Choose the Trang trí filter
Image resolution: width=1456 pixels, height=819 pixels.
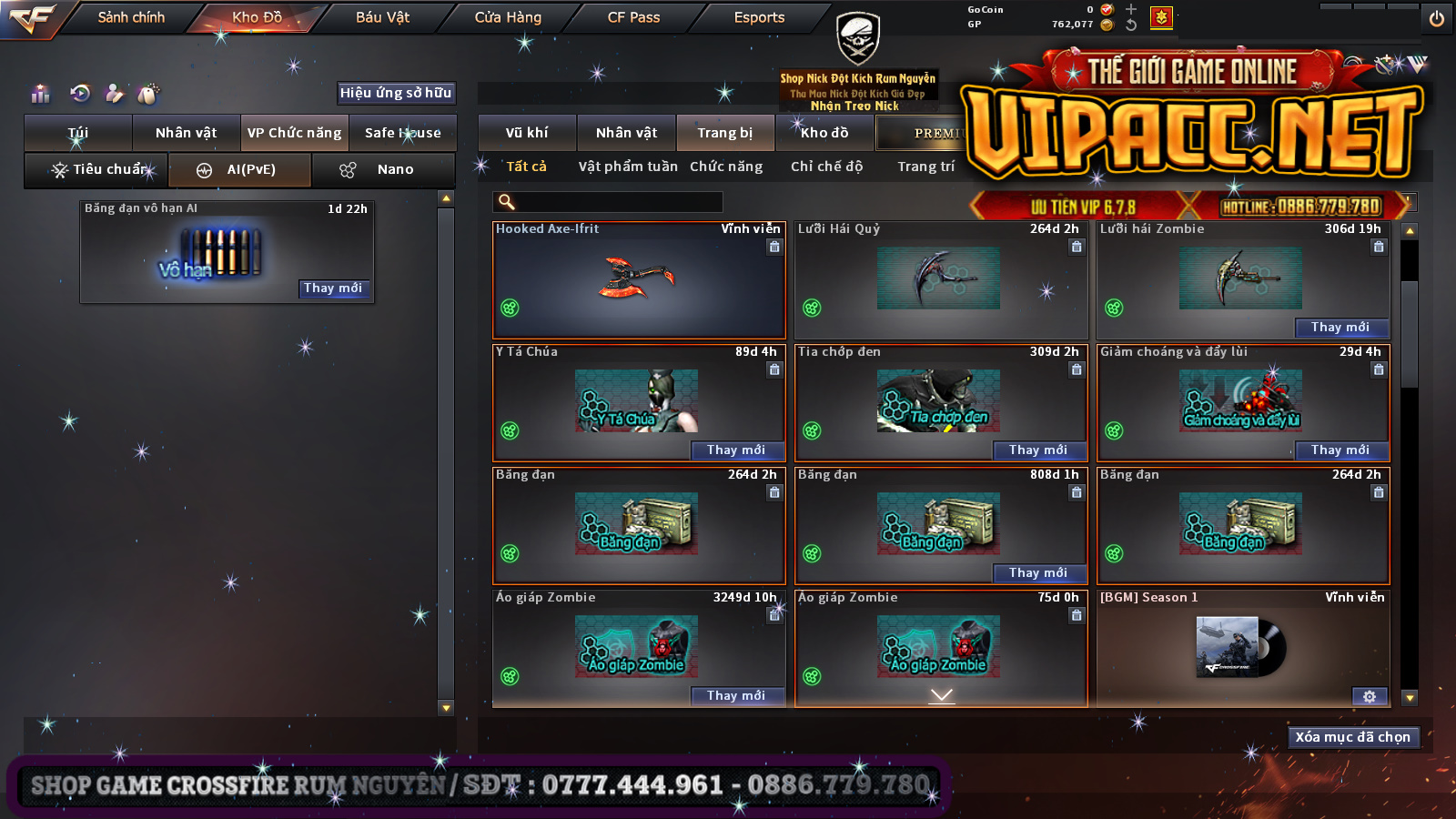925,167
